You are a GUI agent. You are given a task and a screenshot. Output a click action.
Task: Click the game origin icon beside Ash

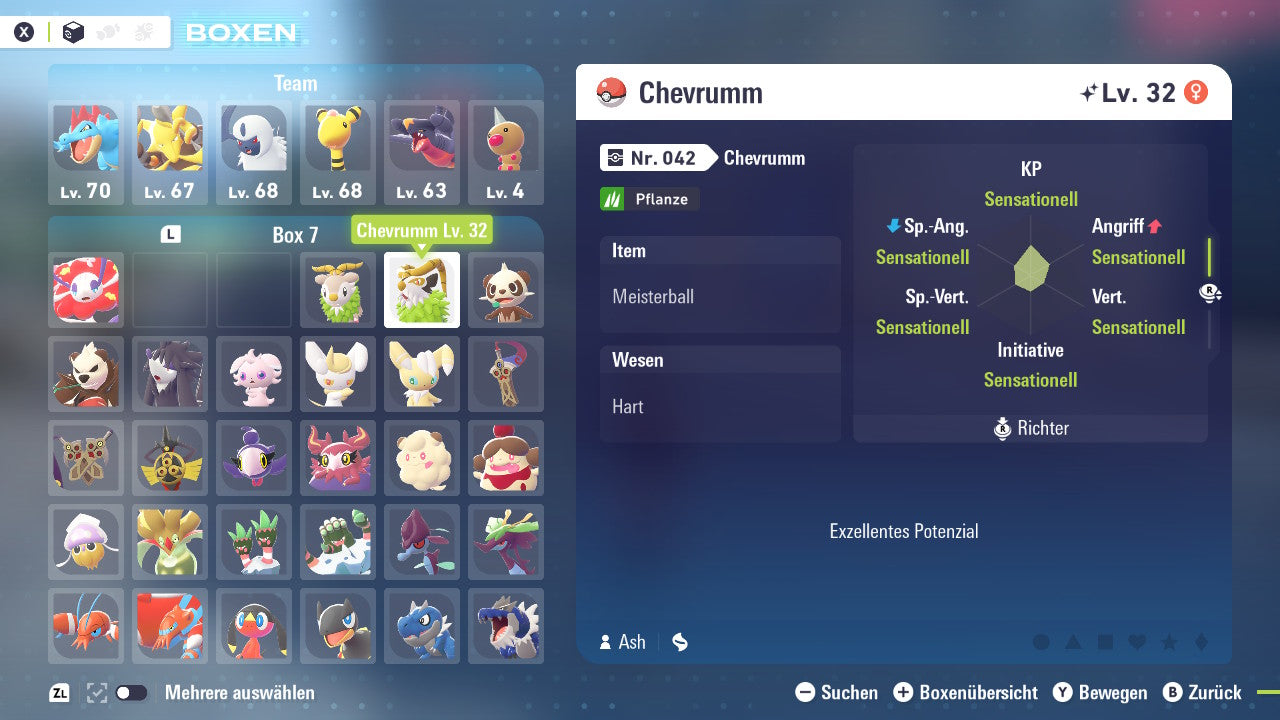click(x=679, y=642)
